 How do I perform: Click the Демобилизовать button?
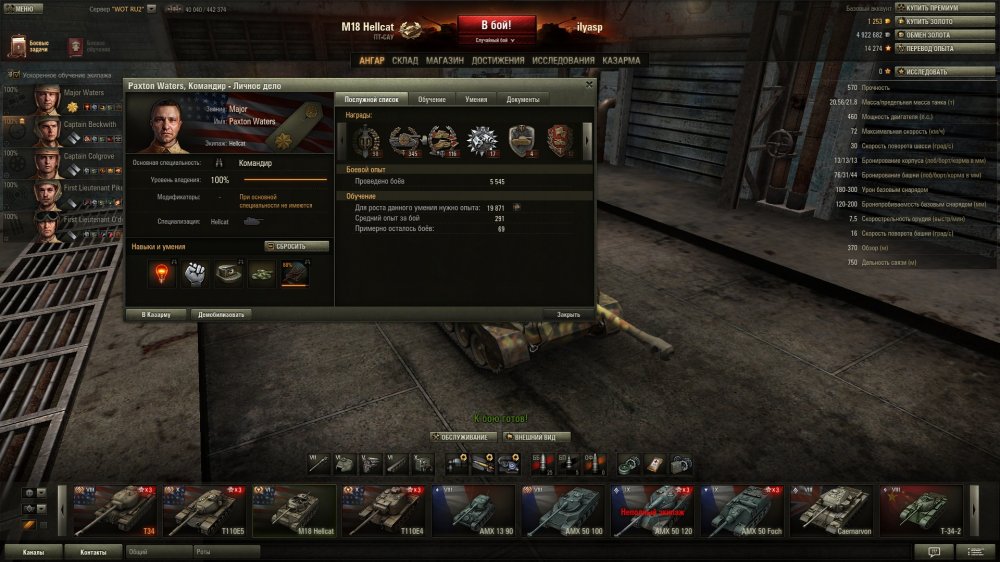click(219, 314)
